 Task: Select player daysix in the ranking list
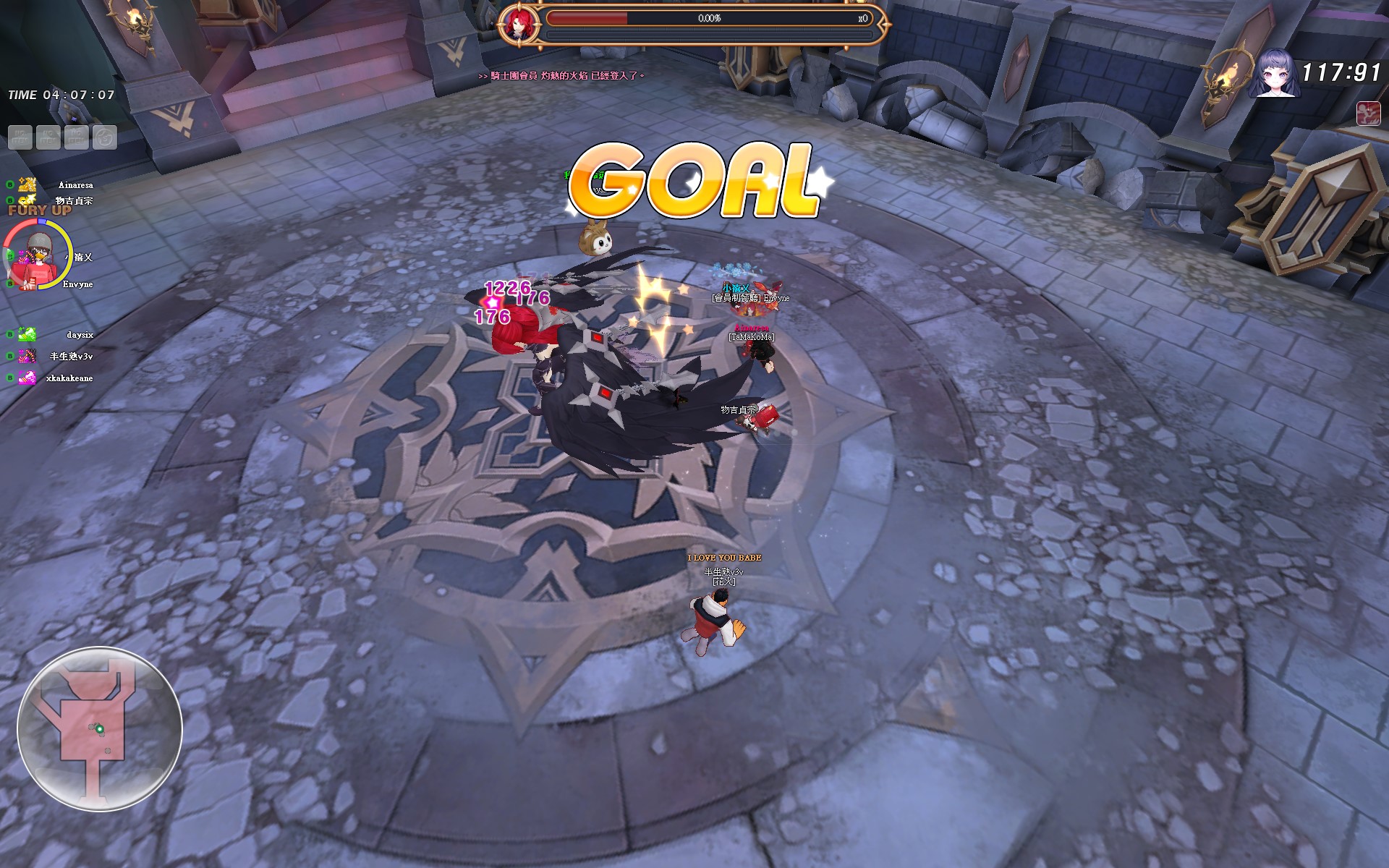80,335
